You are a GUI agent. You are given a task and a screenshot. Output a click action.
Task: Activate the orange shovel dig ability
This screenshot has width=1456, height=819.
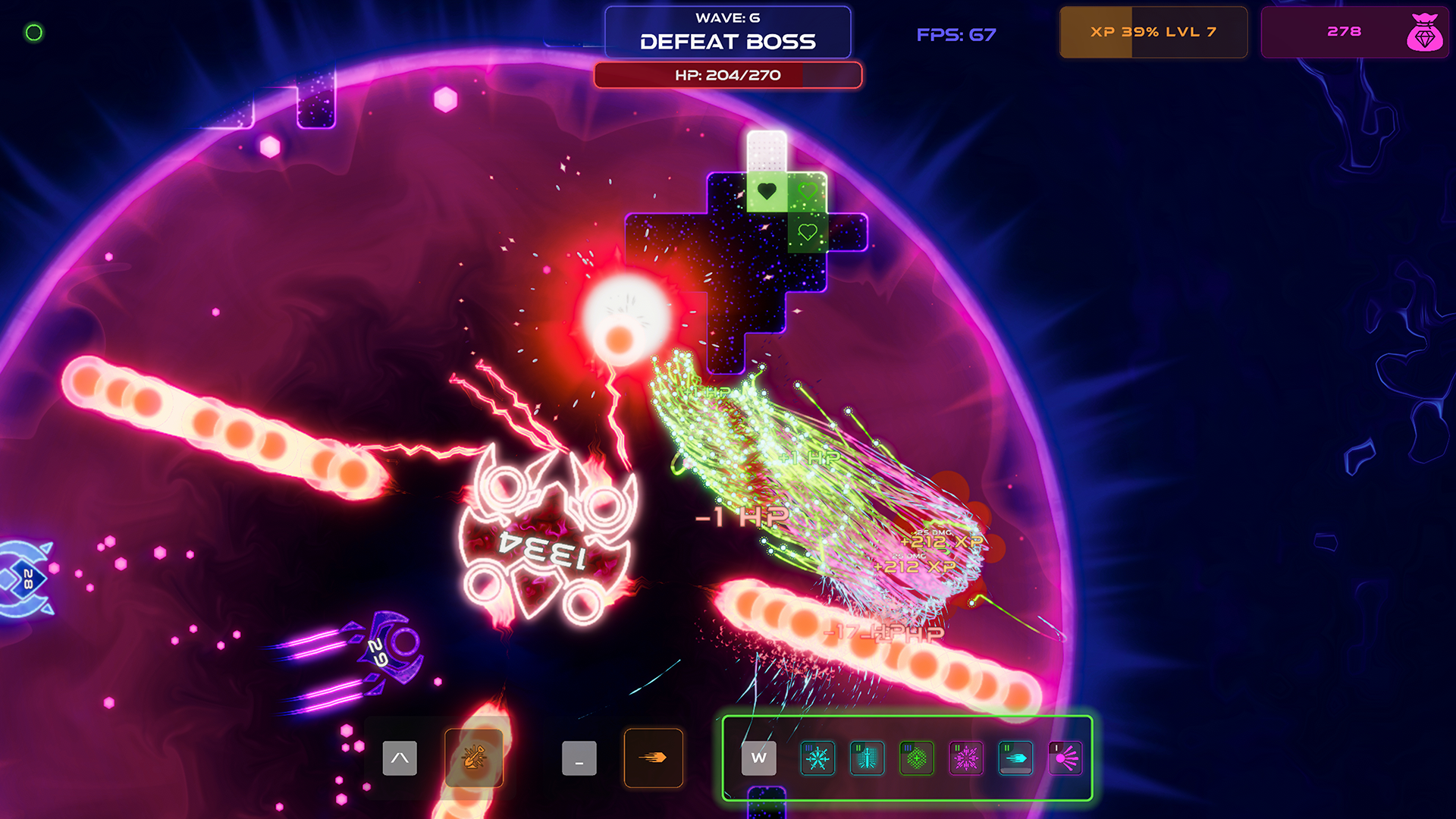coord(474,758)
